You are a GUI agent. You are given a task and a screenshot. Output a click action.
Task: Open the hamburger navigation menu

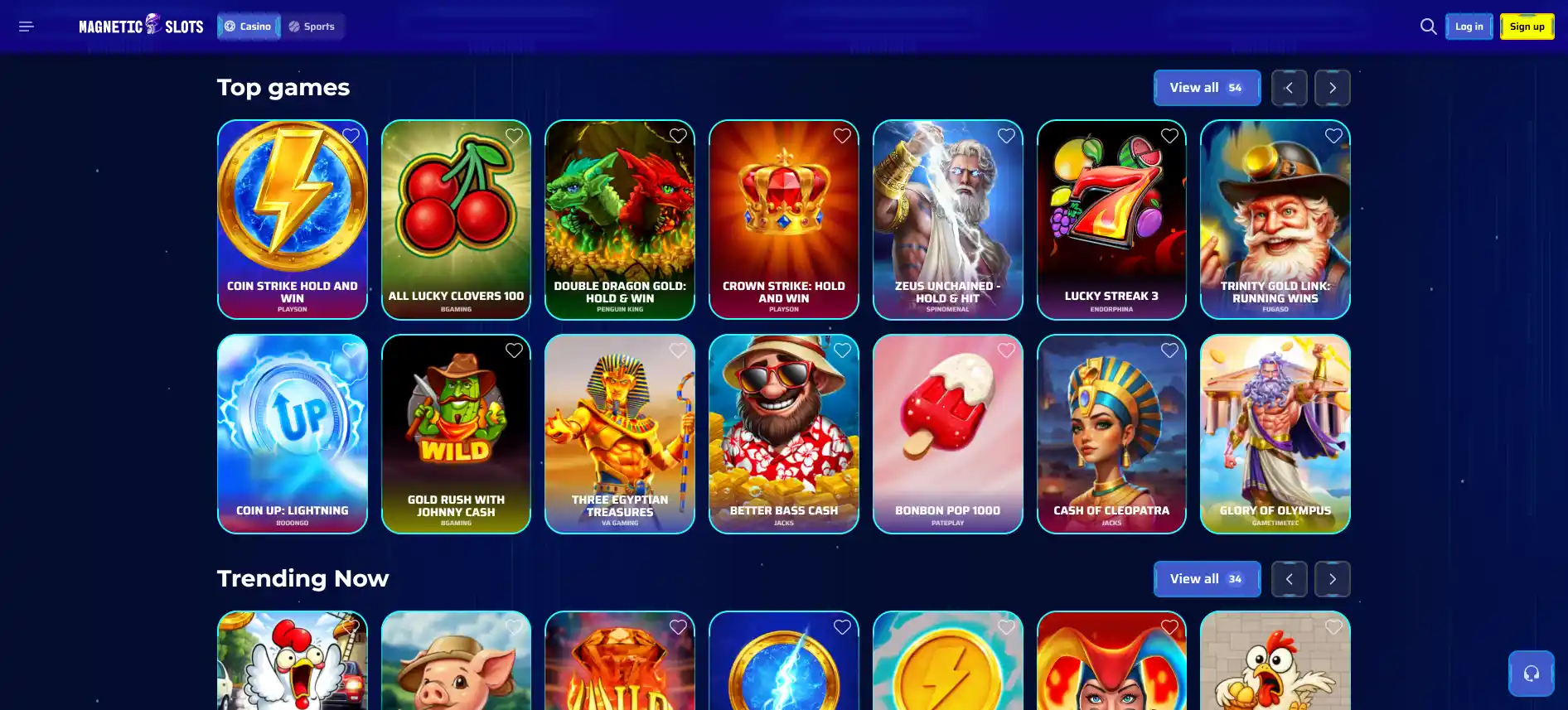(26, 26)
